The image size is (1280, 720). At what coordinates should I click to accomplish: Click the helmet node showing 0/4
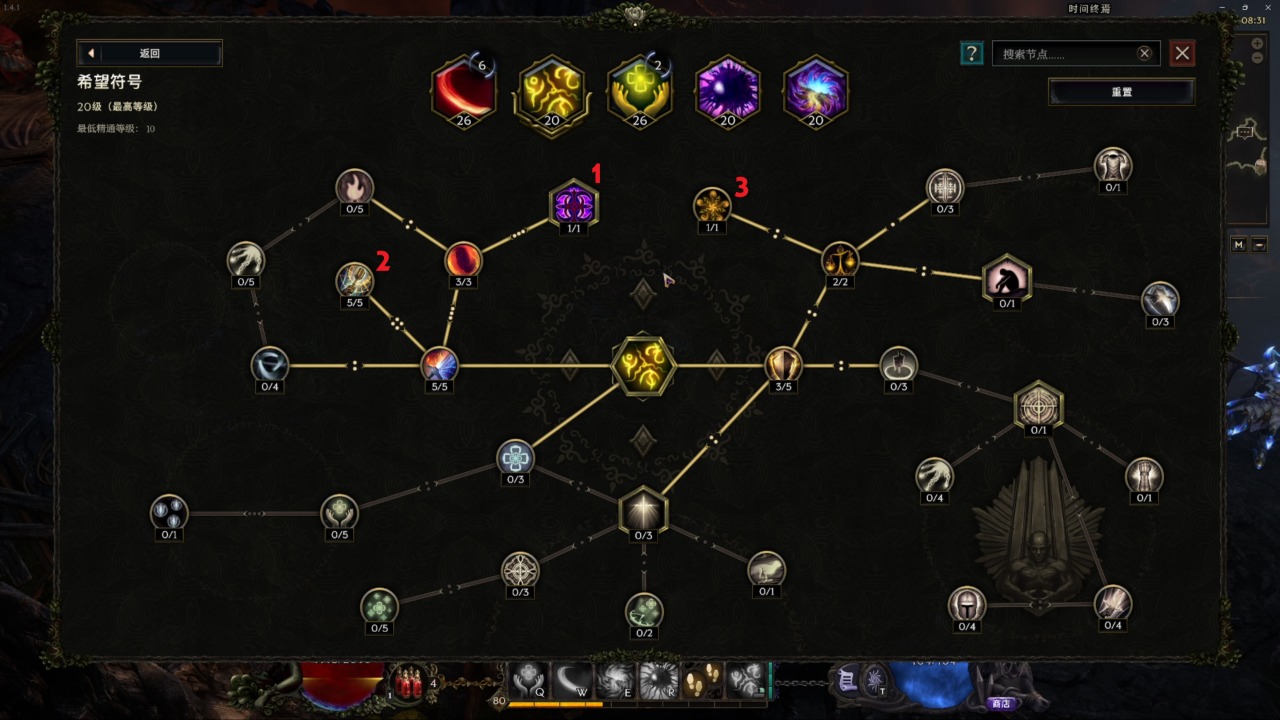tap(967, 604)
